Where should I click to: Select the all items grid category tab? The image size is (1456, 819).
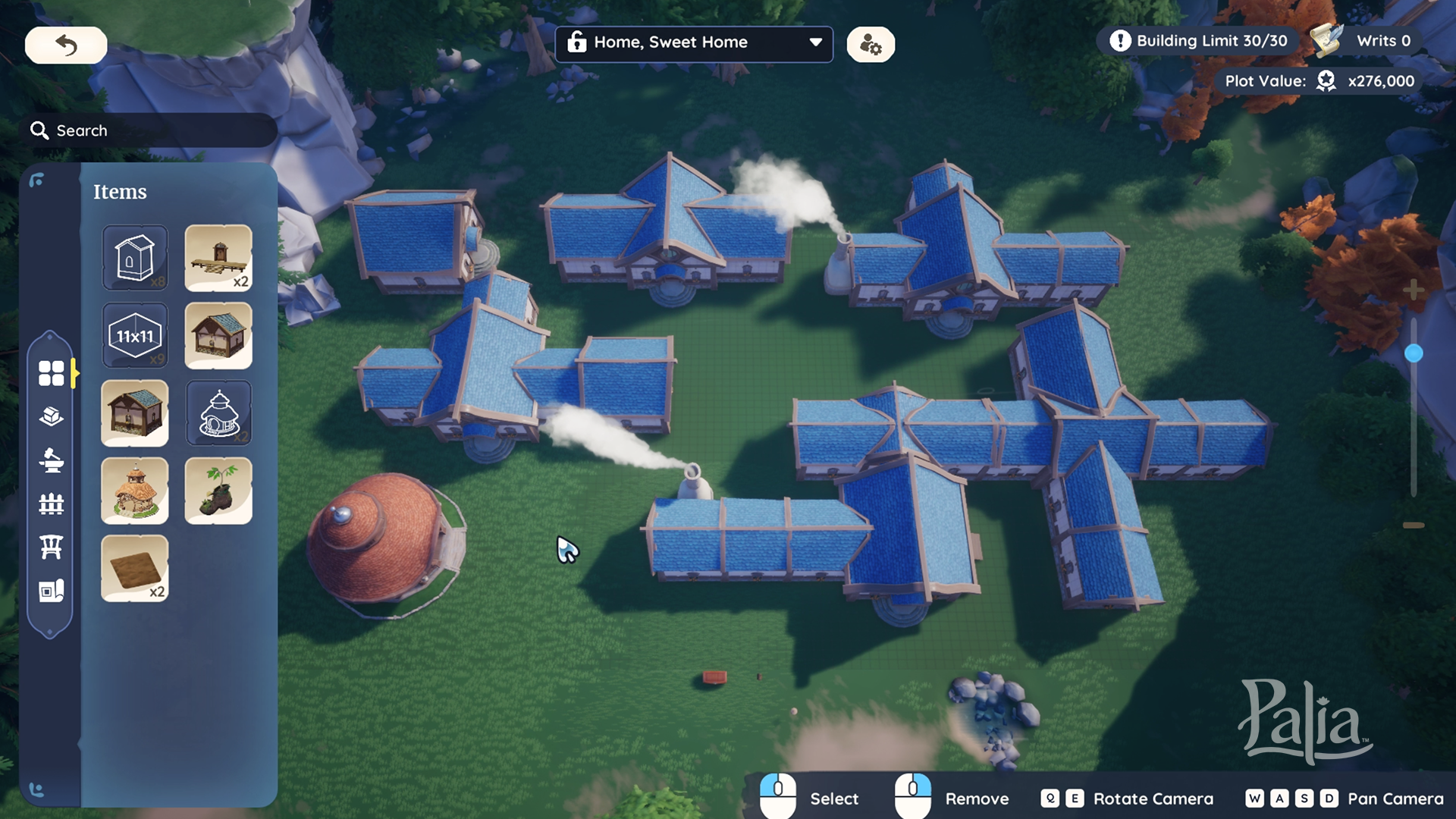pos(51,373)
